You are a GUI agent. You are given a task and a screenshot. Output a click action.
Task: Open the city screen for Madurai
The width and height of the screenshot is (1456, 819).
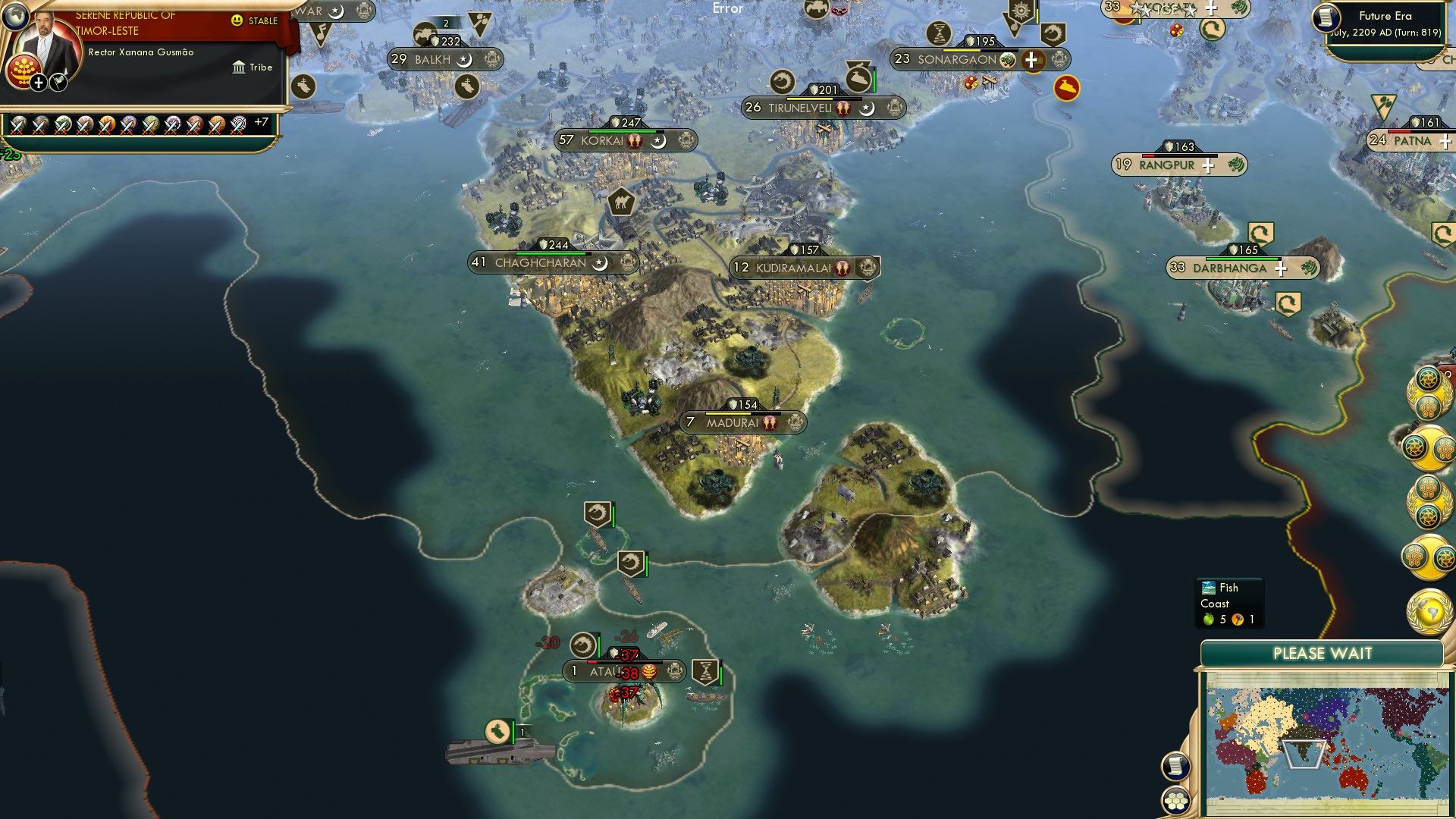tap(733, 423)
